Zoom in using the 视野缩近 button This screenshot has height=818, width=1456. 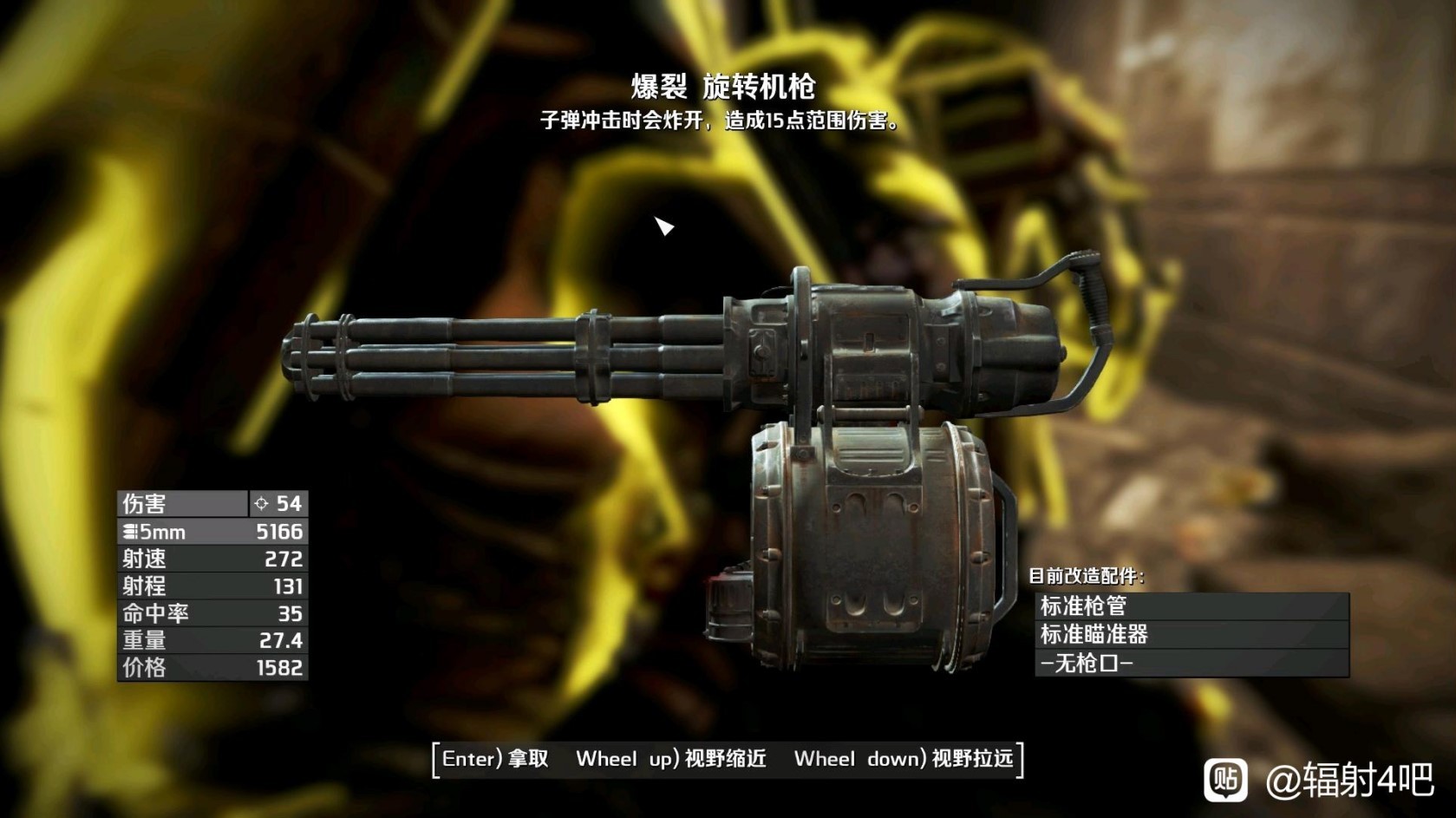671,759
